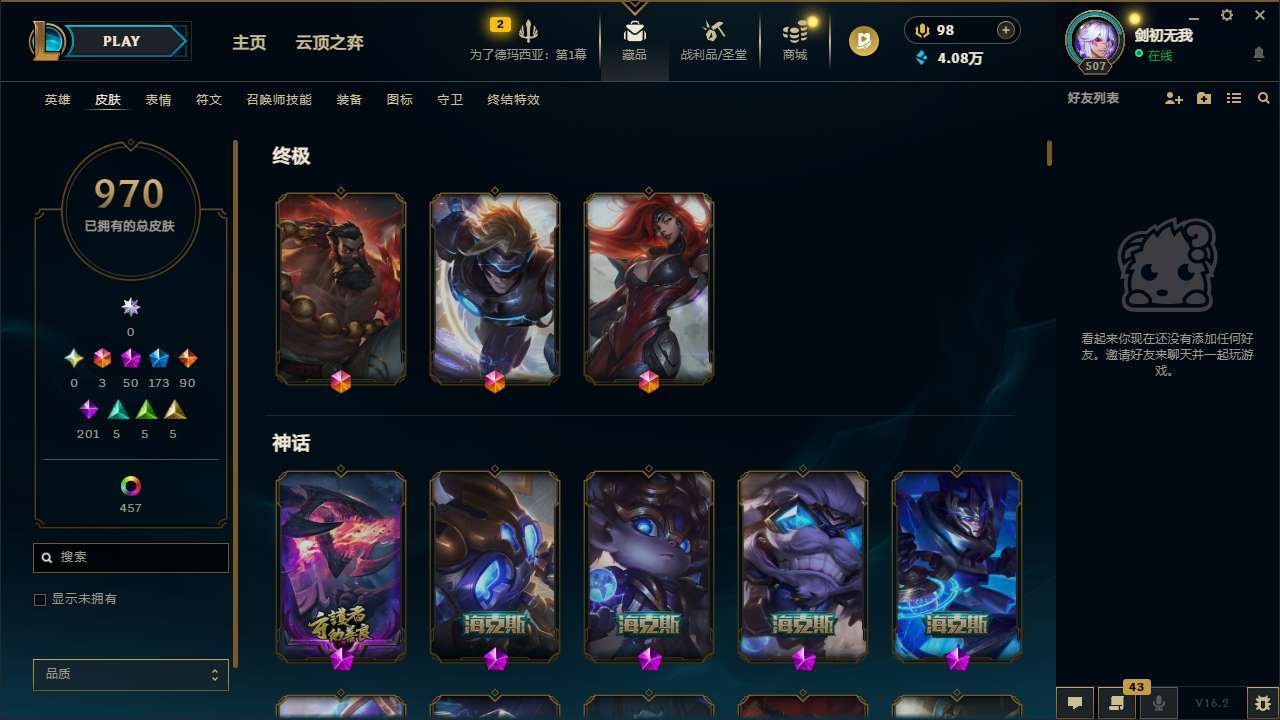
Task: Open the chat bubble icon at bottom
Action: [x=1075, y=702]
